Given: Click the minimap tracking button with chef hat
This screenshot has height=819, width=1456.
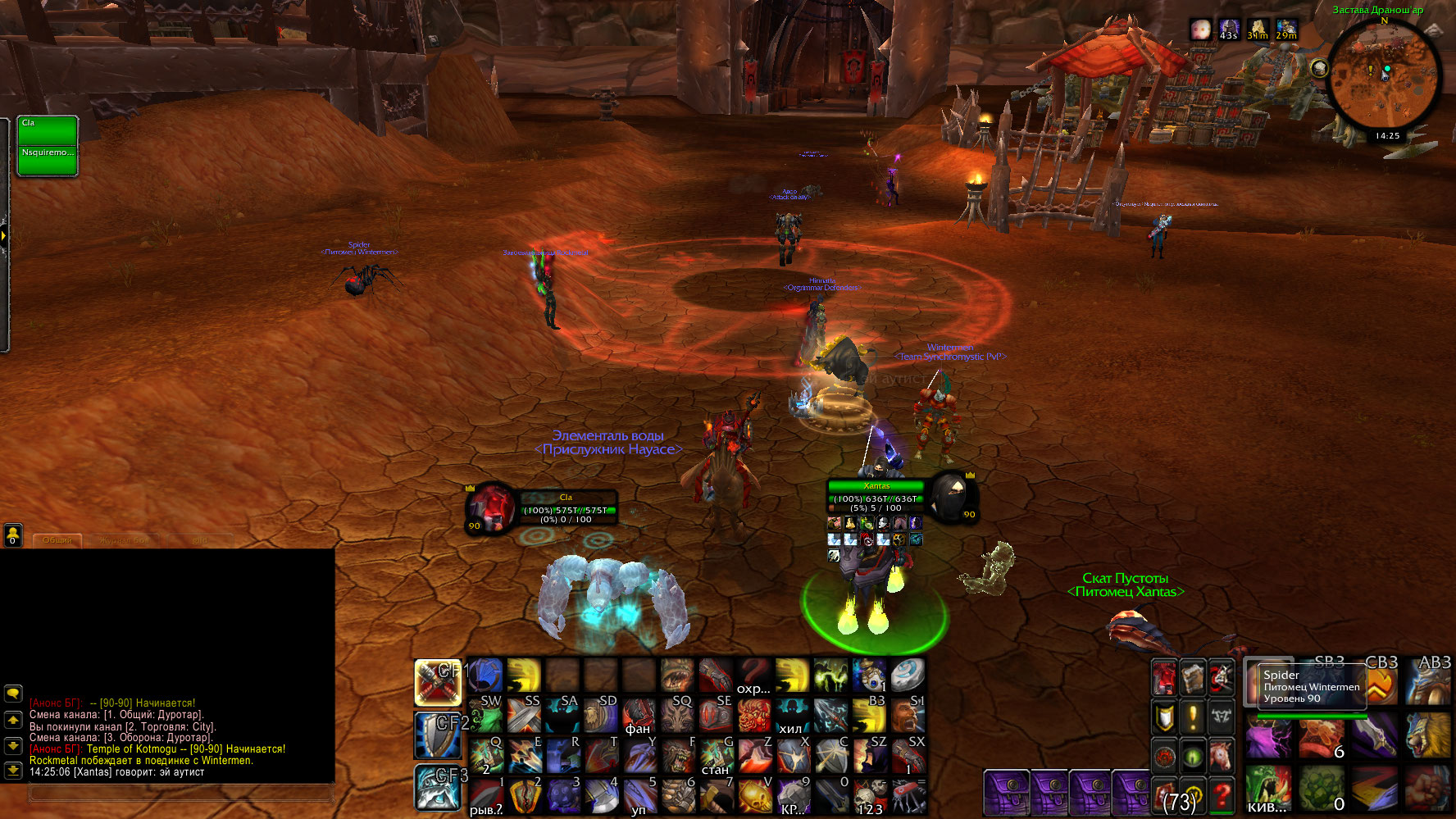Looking at the screenshot, I should pos(1319,69).
